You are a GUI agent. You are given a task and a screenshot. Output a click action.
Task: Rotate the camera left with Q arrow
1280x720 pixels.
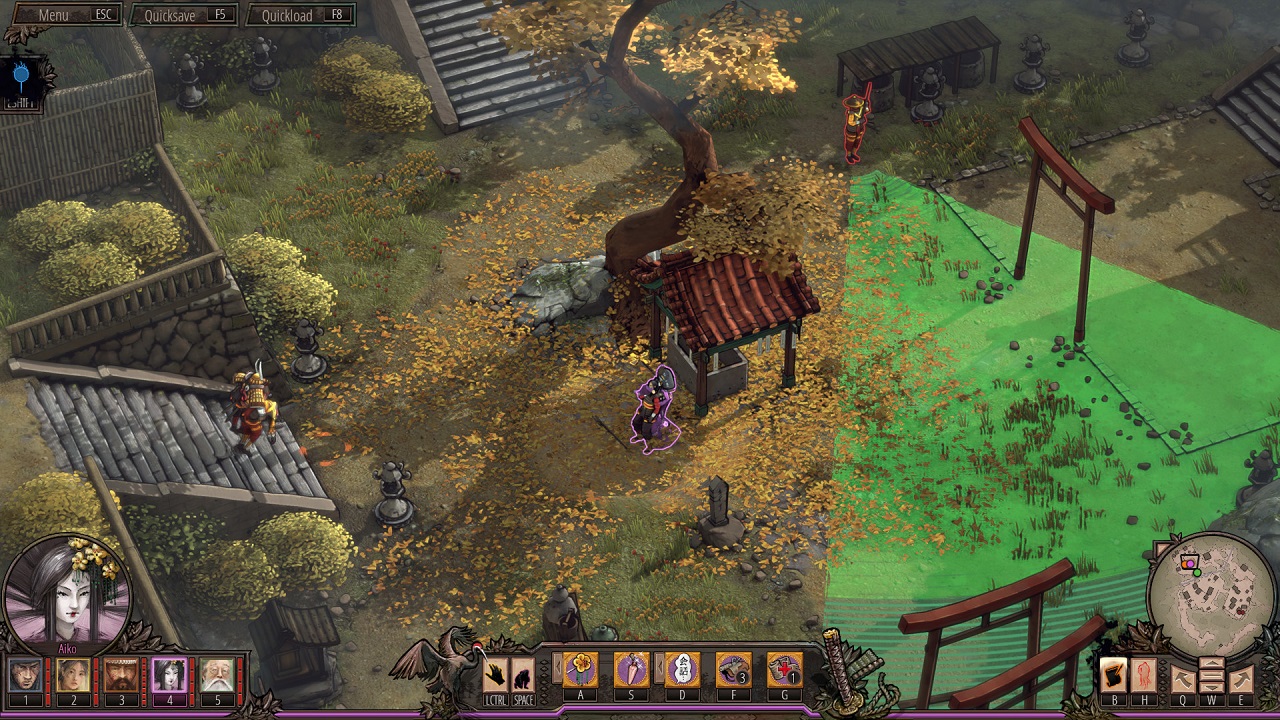(1182, 678)
